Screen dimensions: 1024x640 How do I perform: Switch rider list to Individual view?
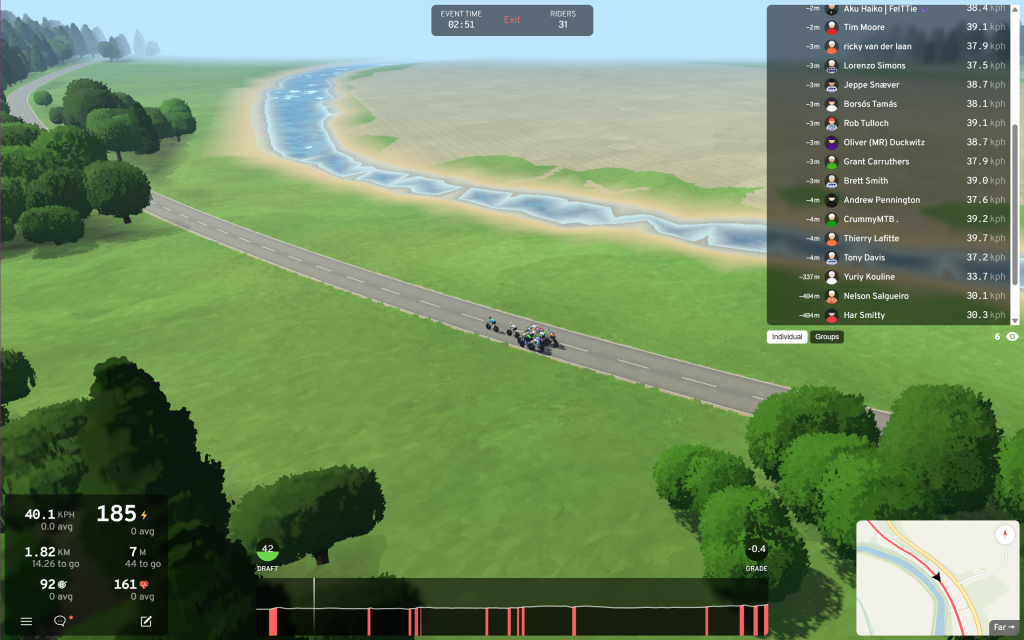tap(787, 337)
